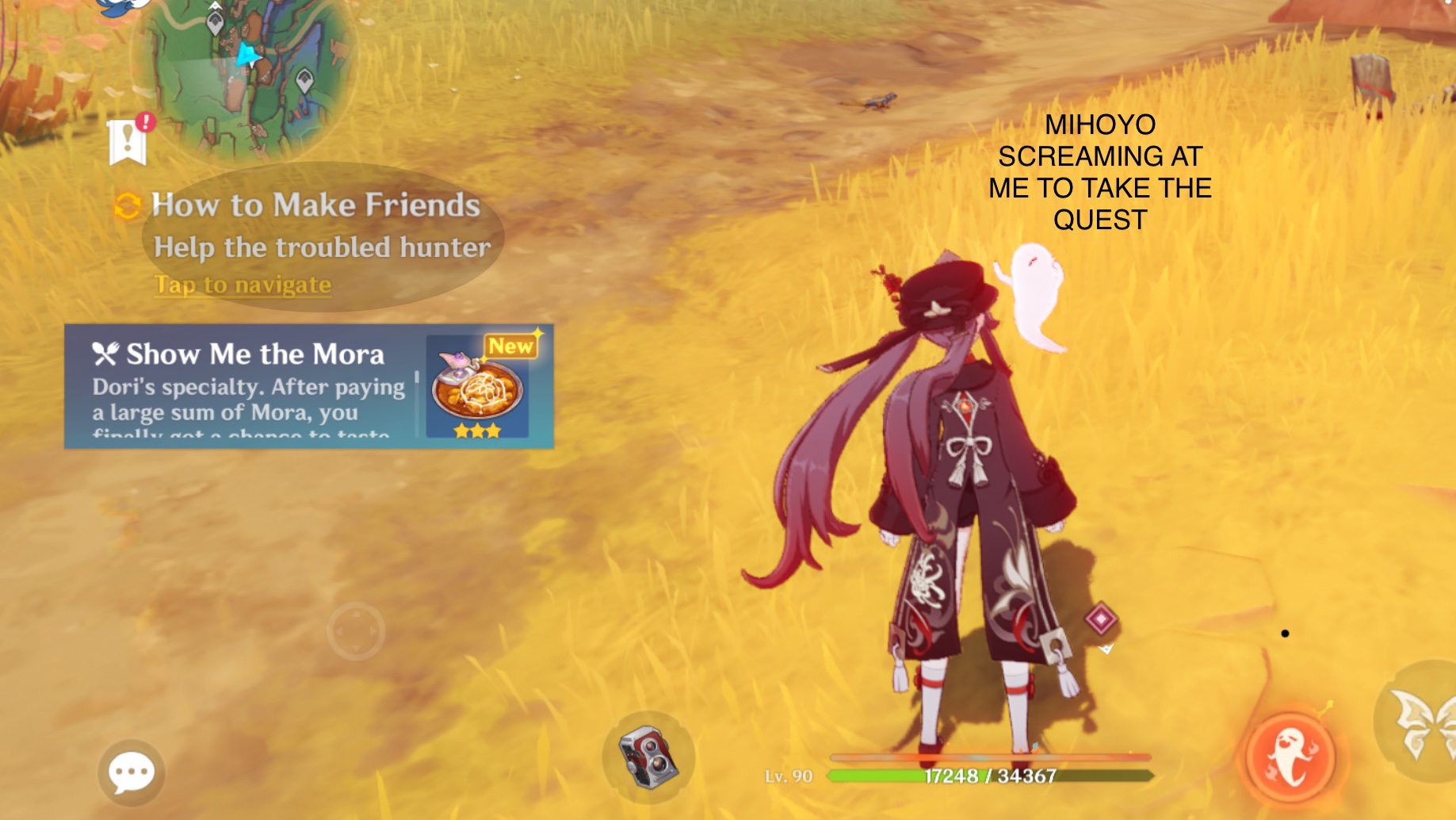1456x820 pixels.
Task: Select the 'How to Make Friends' quest tracker
Action: tap(315, 205)
